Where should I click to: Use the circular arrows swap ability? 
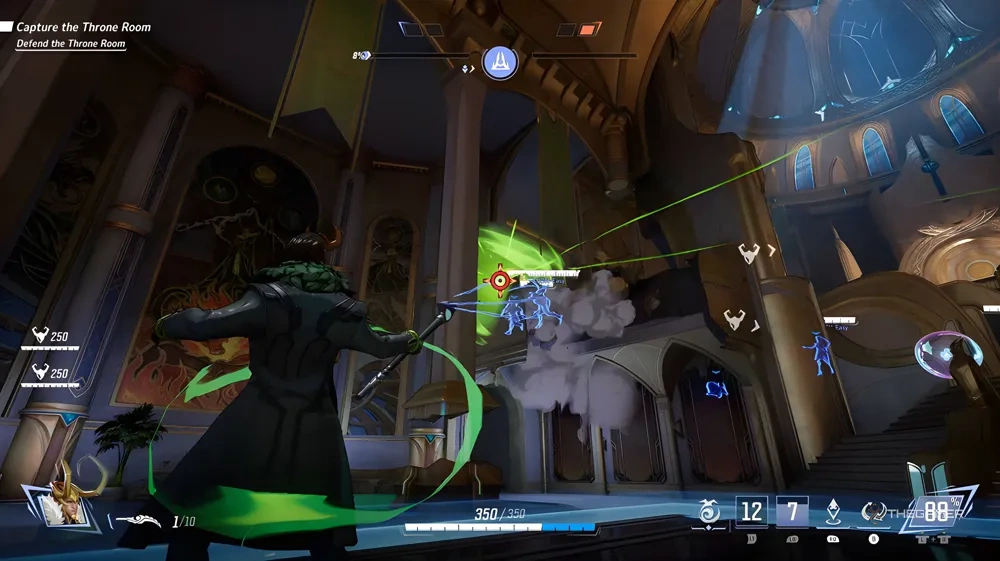[x=873, y=512]
